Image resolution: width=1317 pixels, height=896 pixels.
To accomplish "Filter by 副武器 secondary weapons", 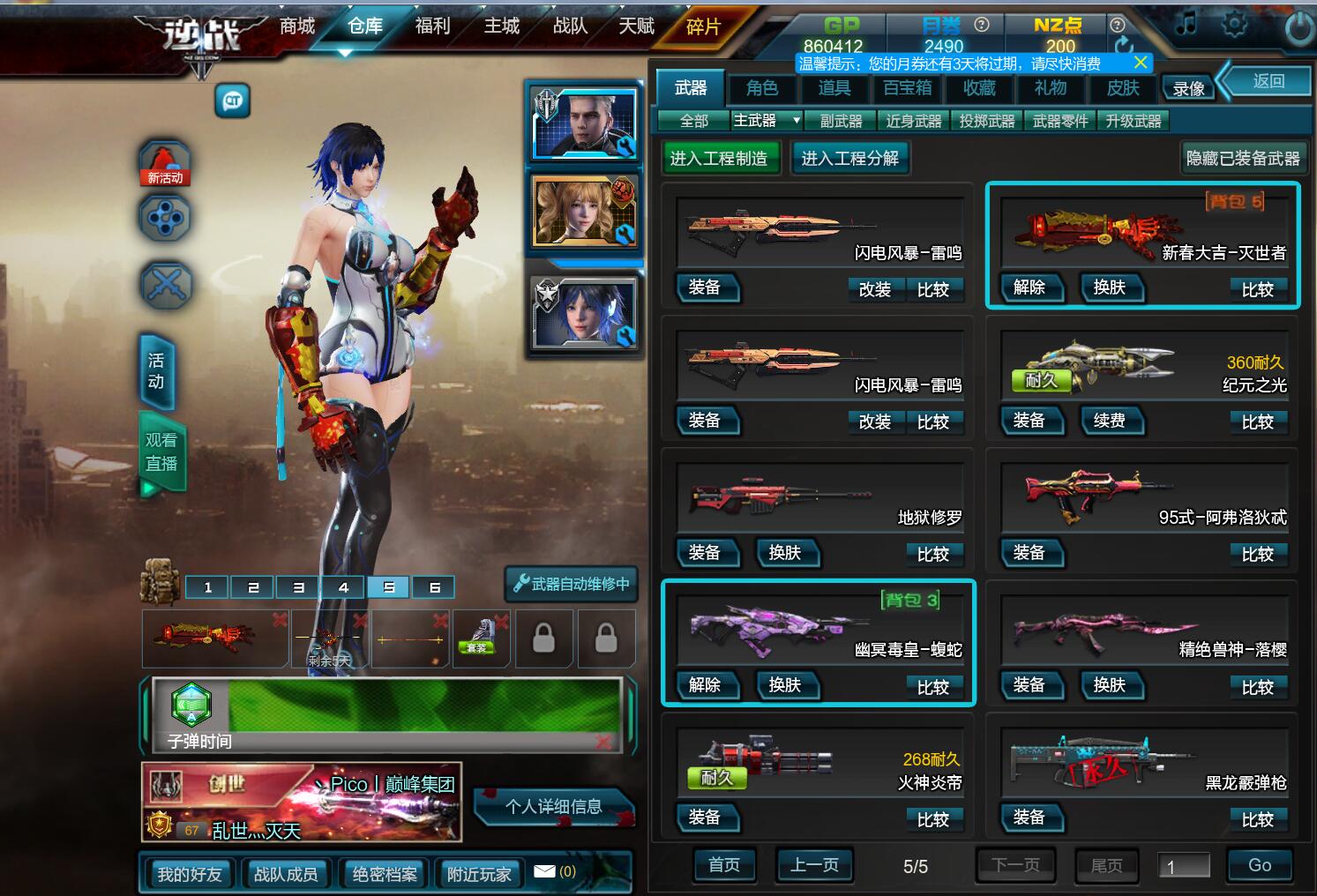I will 841,121.
